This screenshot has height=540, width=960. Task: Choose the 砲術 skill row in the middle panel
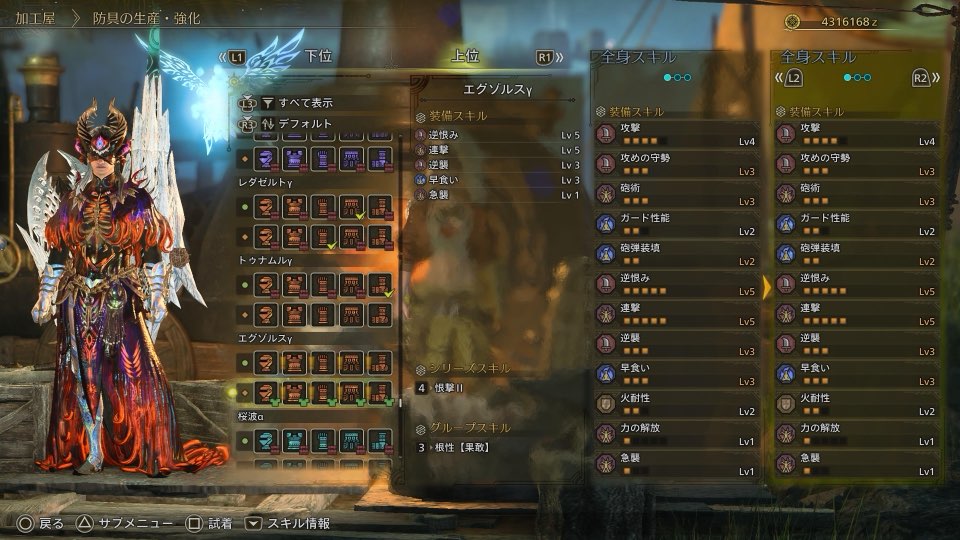(677, 194)
